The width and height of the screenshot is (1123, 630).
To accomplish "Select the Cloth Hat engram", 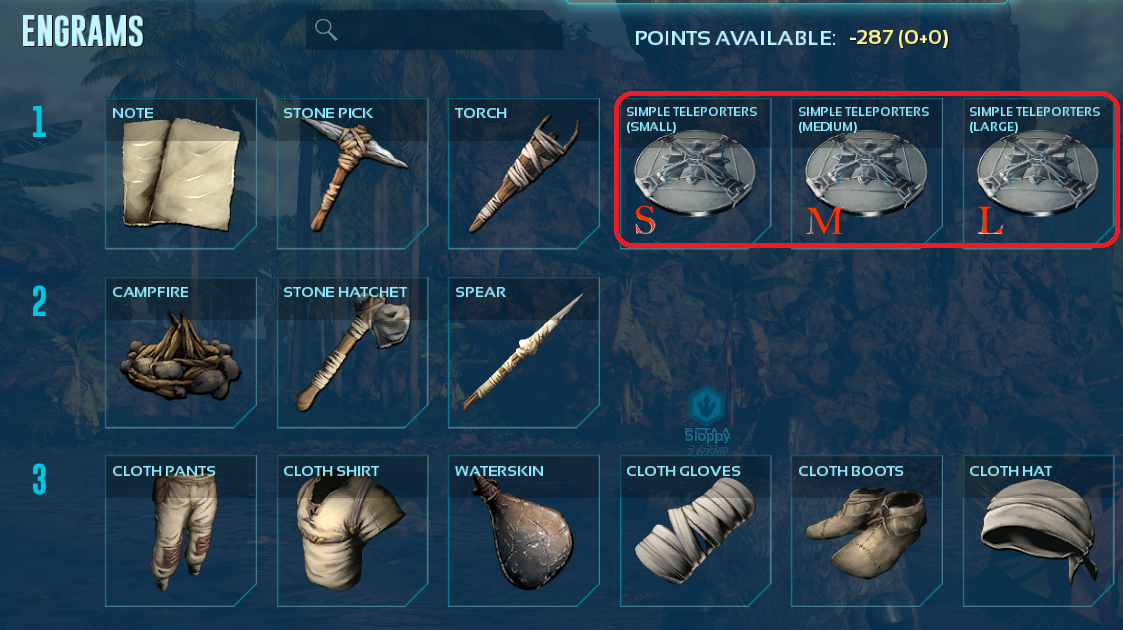I will pos(1038,531).
